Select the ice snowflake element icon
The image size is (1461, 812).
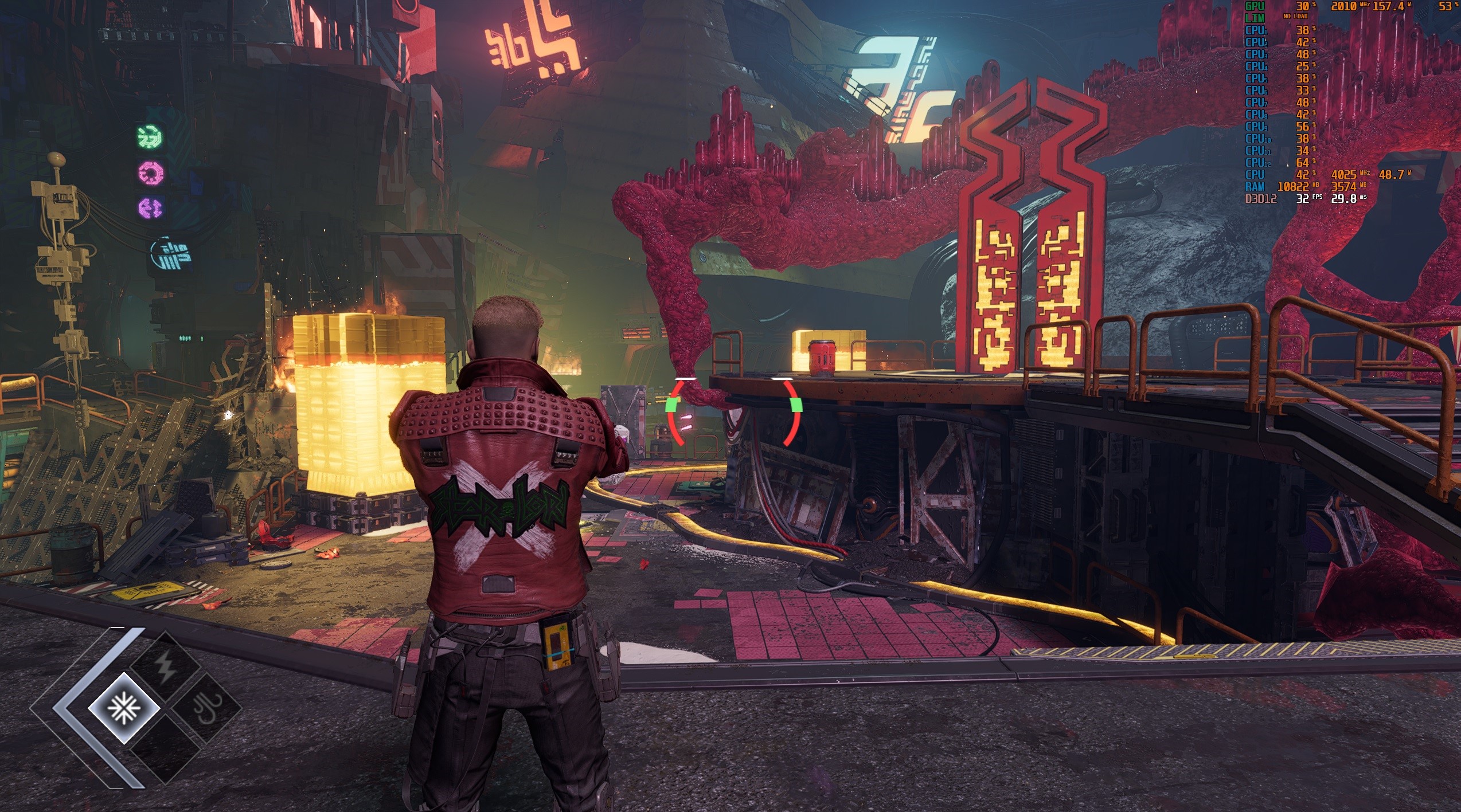pos(123,708)
